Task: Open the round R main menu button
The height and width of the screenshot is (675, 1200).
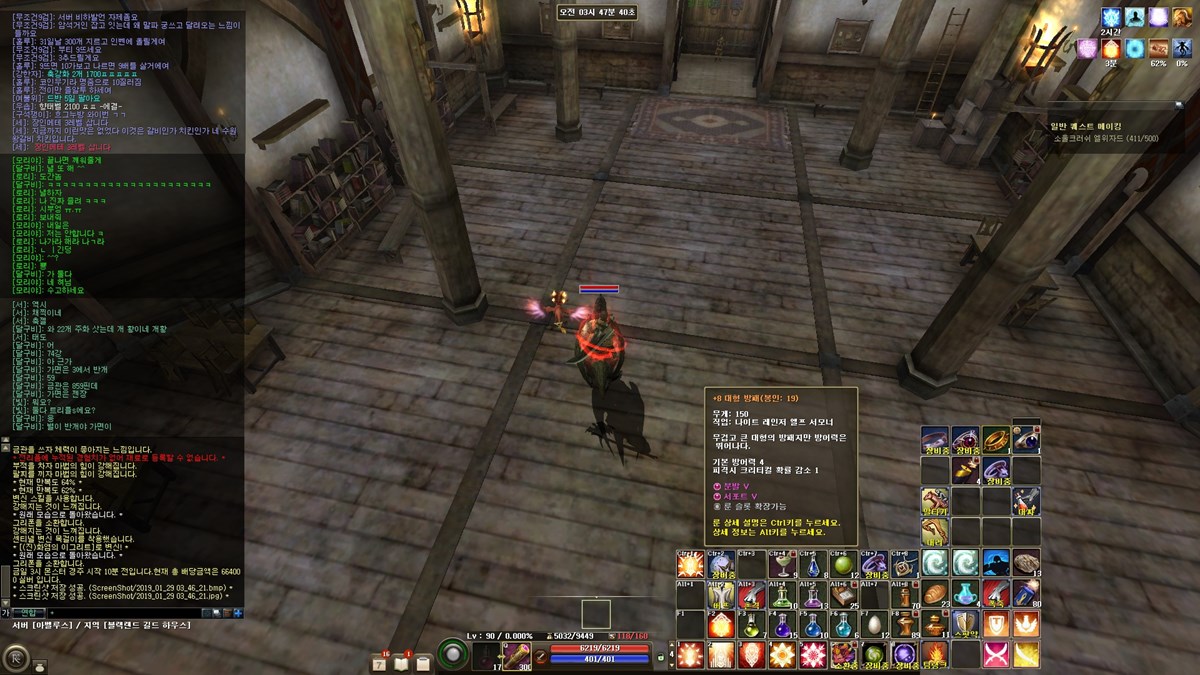Action: point(16,656)
